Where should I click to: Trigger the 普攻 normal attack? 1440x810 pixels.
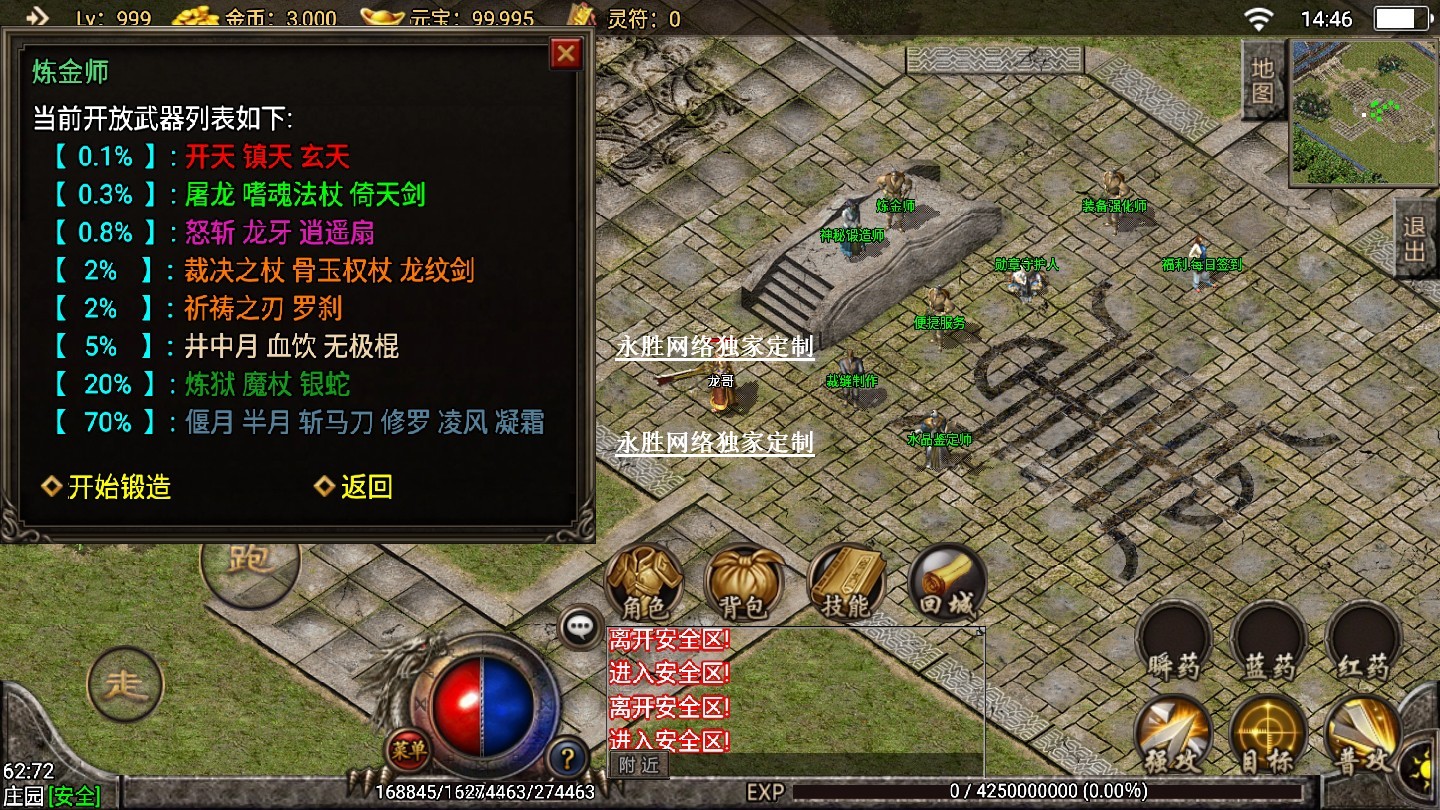(1363, 735)
